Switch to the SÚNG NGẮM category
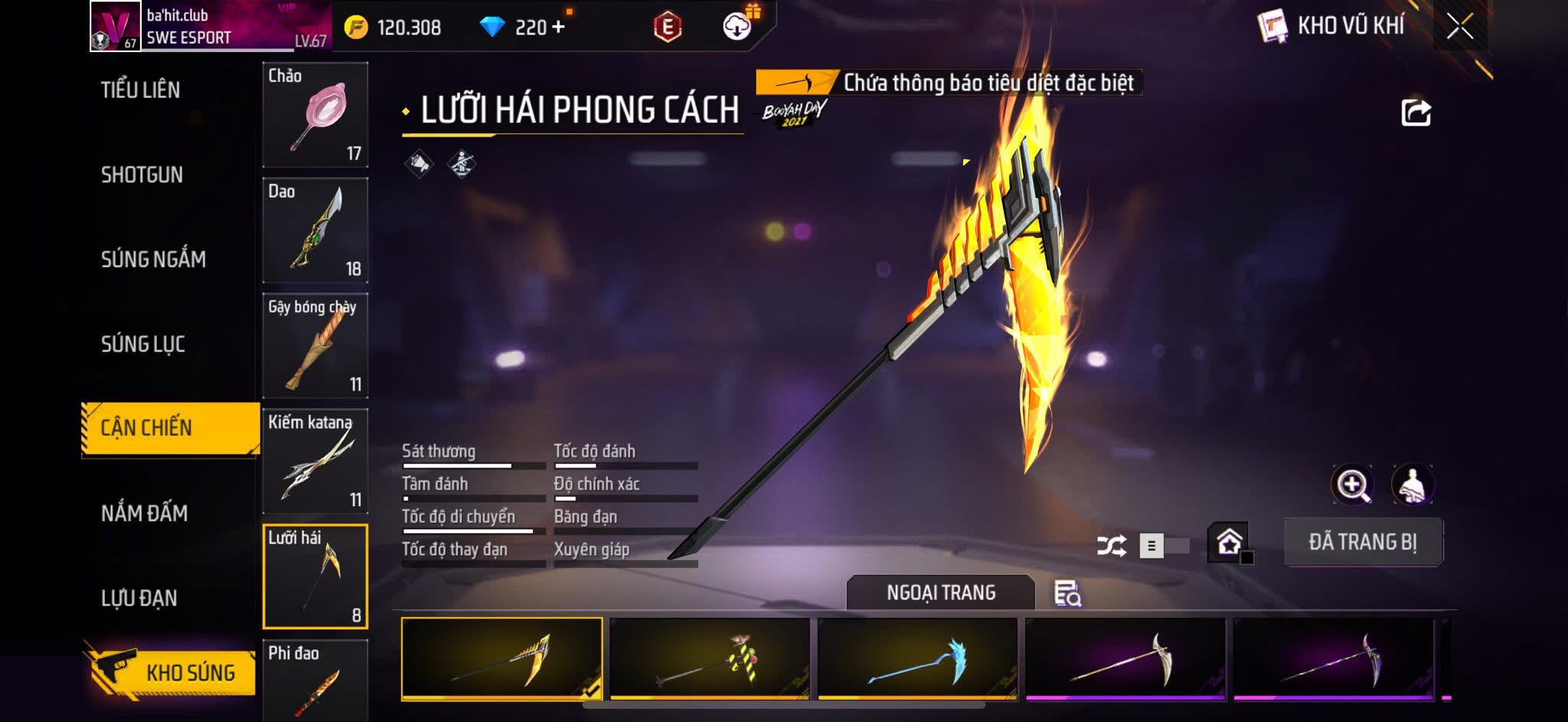The image size is (1568, 722). [153, 259]
